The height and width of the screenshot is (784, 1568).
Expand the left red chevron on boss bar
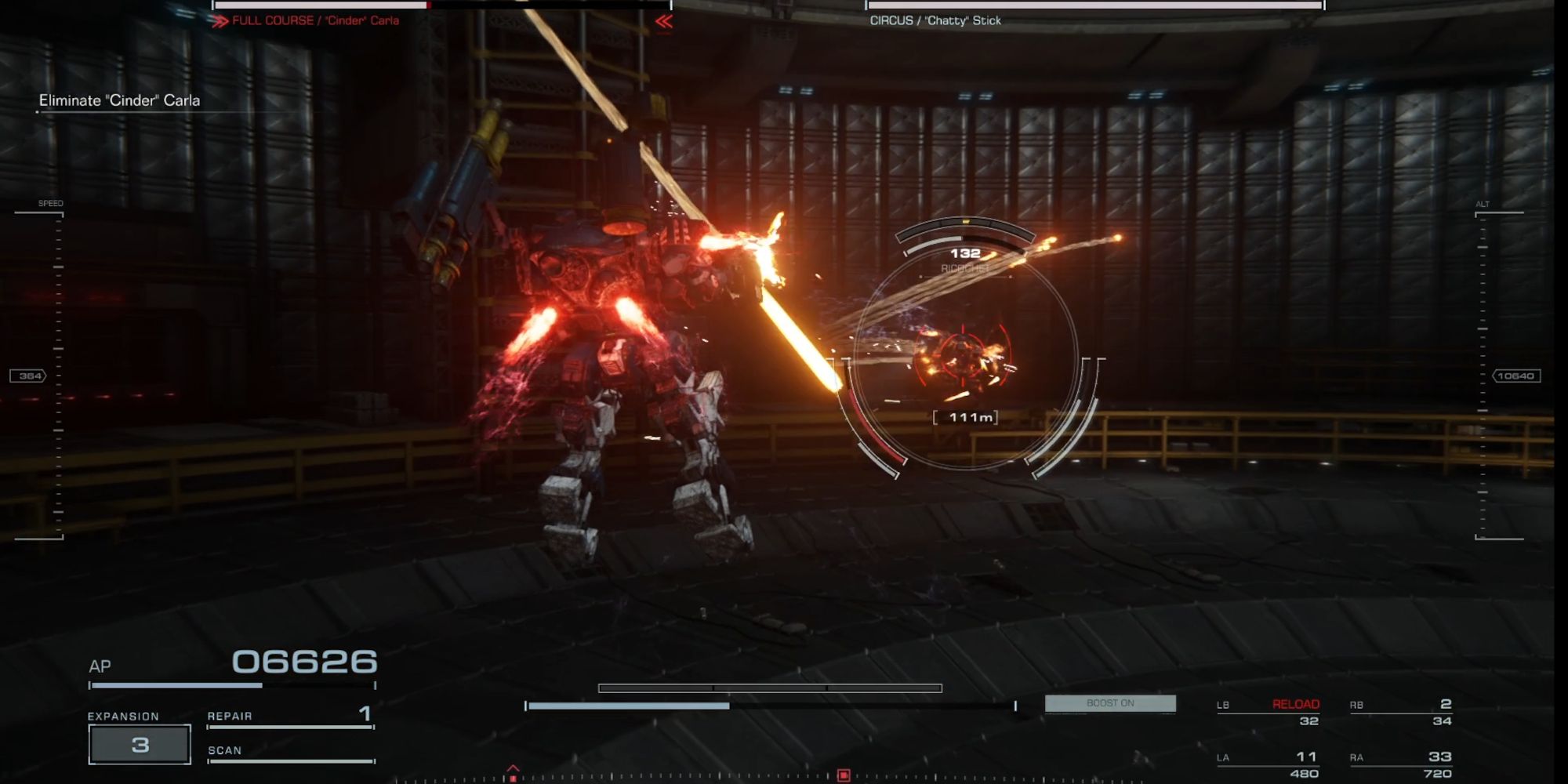[222, 21]
